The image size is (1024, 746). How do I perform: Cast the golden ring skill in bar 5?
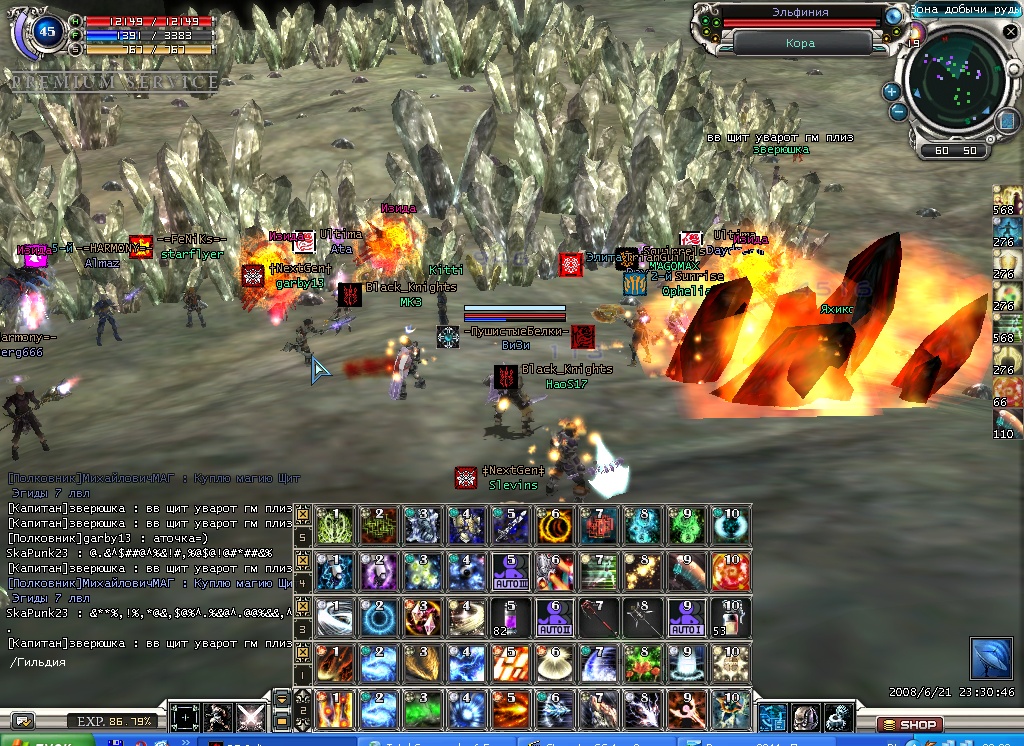click(x=552, y=526)
